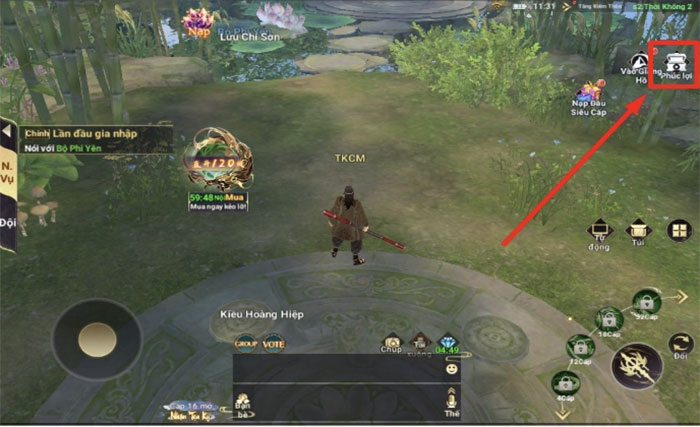Tap the locked 4Cấp skill slot
The width and height of the screenshot is (700, 427).
pos(564,383)
